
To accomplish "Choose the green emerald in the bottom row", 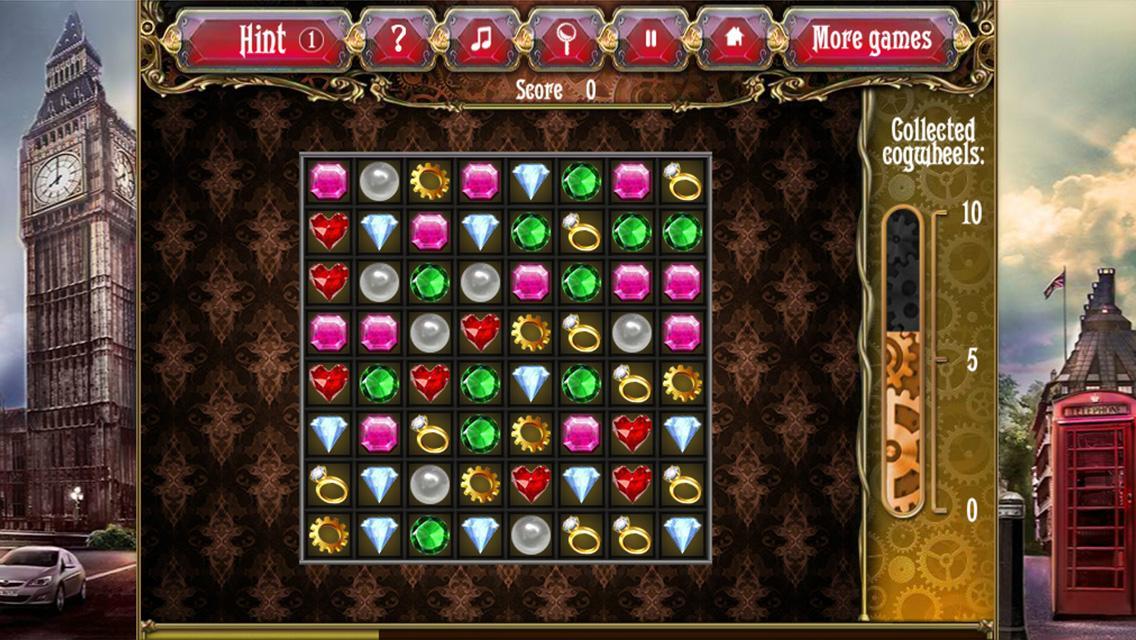I will (x=430, y=535).
